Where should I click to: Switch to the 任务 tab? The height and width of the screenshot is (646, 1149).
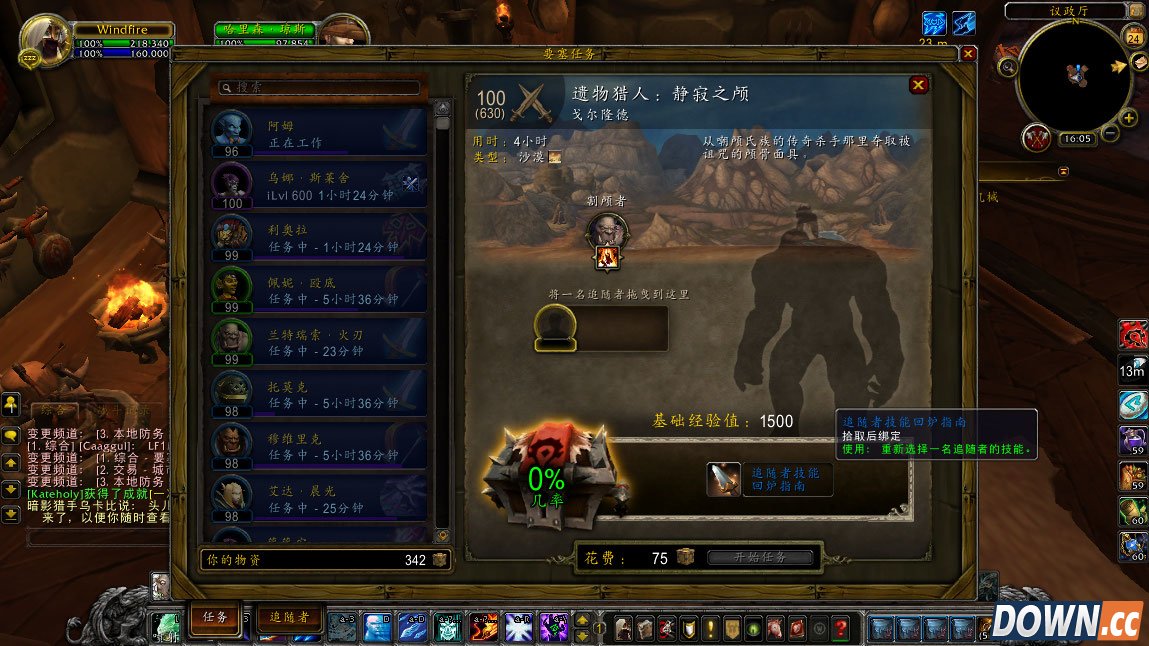click(216, 618)
